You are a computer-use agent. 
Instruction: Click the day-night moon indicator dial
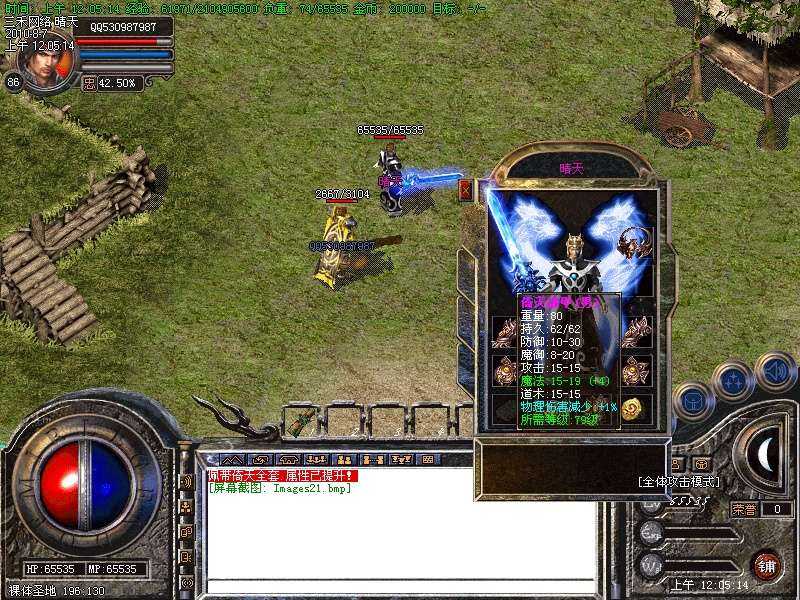(x=764, y=457)
